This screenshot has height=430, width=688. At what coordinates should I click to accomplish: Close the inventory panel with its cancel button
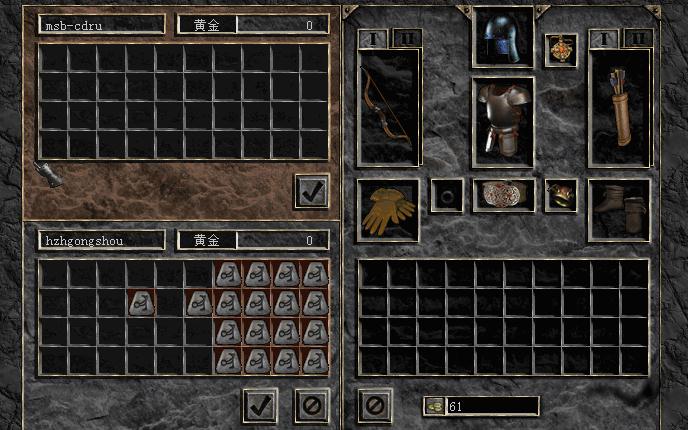pos(374,405)
